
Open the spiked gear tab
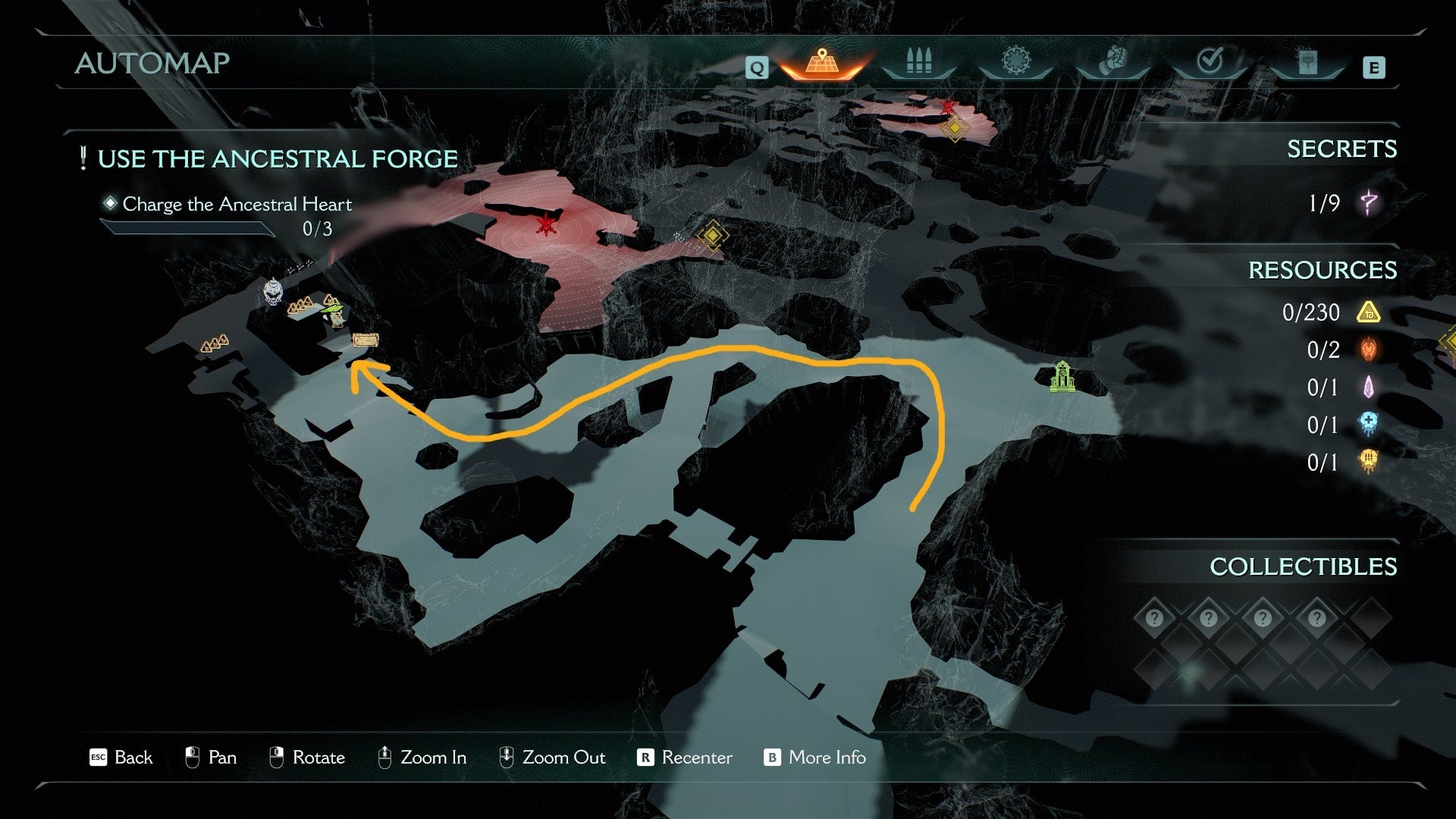coord(1015,62)
